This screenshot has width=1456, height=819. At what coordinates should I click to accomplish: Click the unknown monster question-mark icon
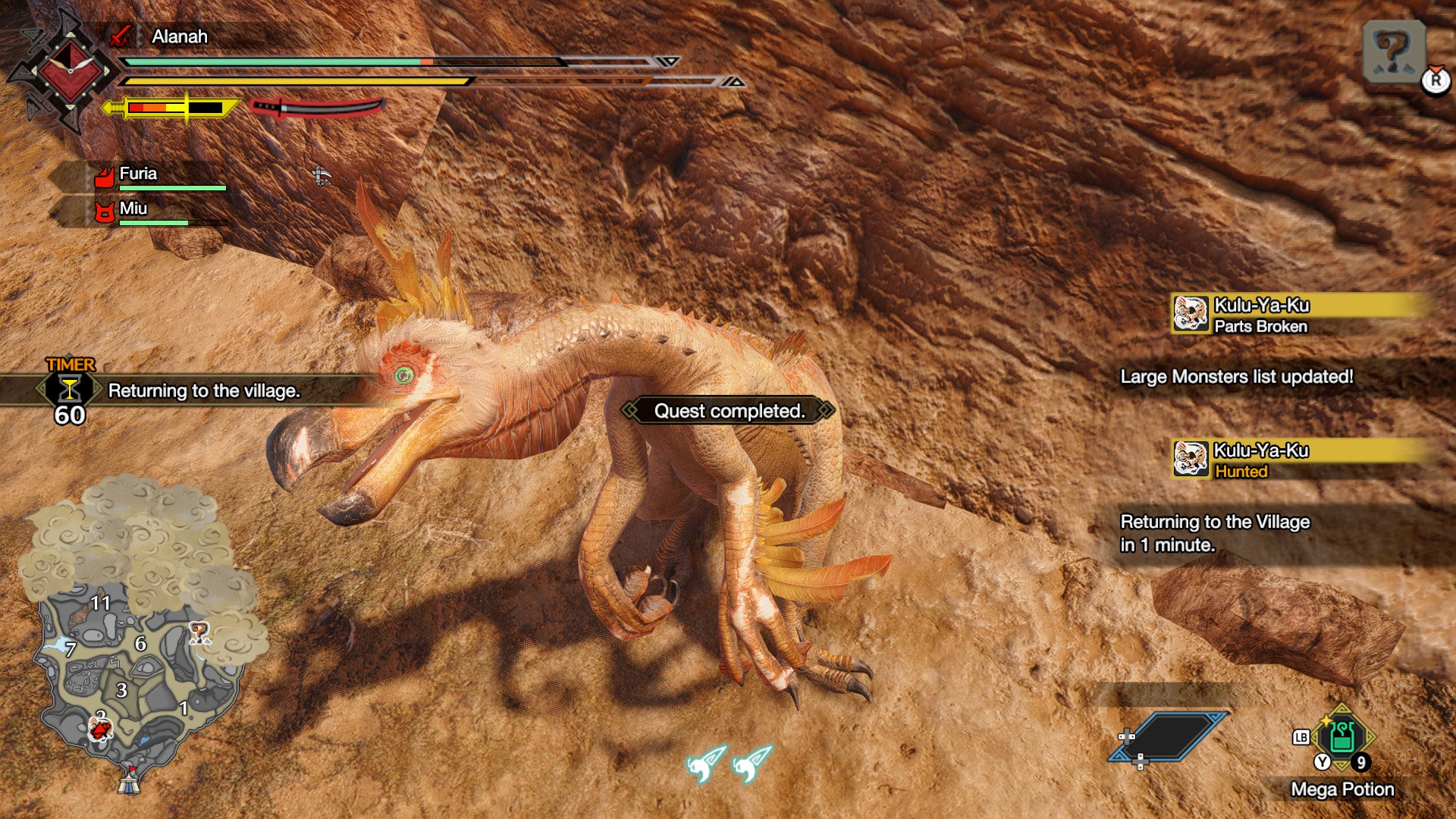[1394, 52]
